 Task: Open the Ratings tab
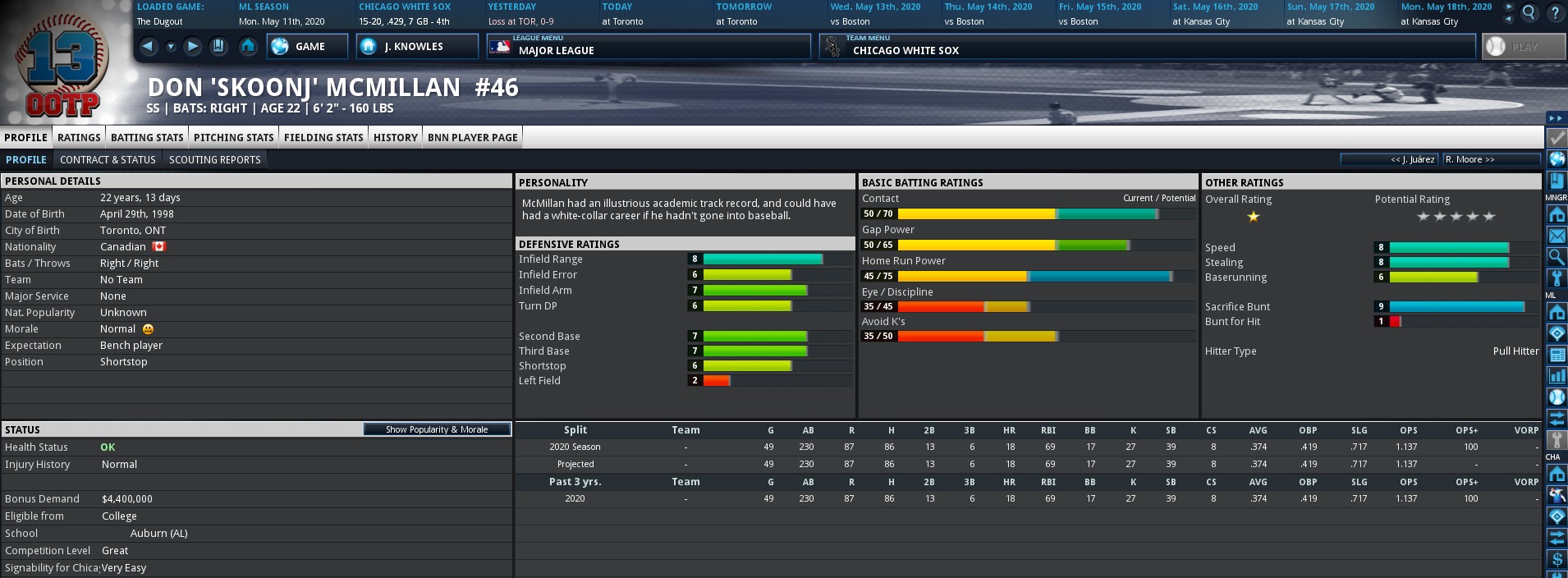(79, 137)
